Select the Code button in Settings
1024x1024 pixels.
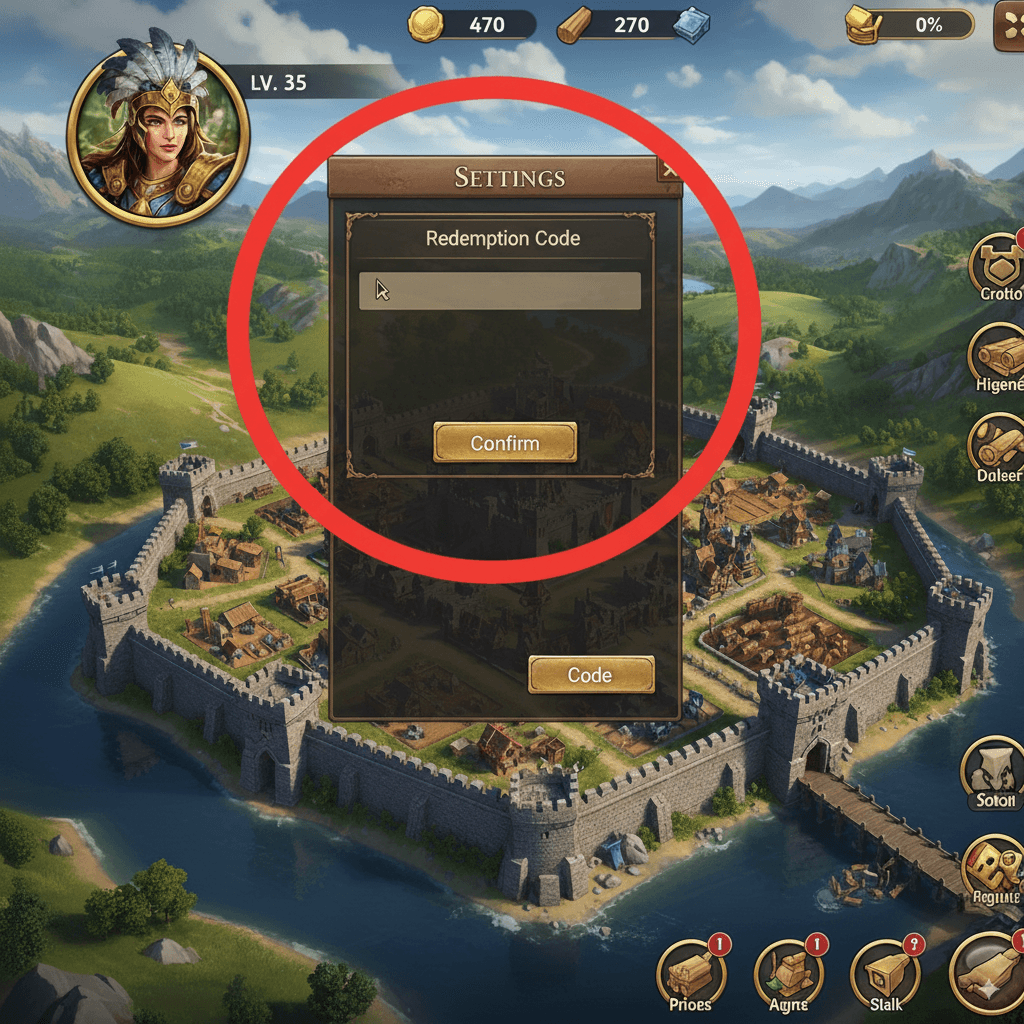pos(590,675)
